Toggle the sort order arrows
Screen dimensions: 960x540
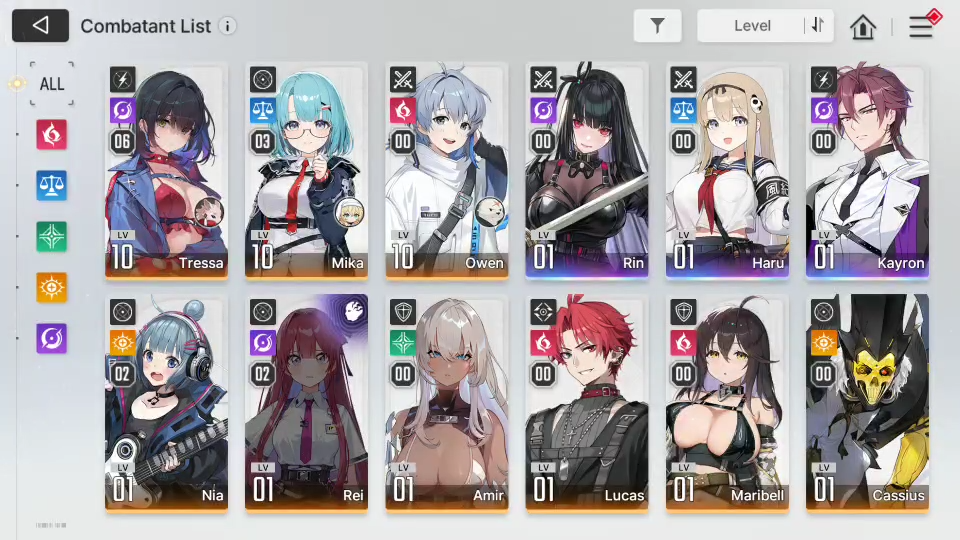tap(818, 26)
